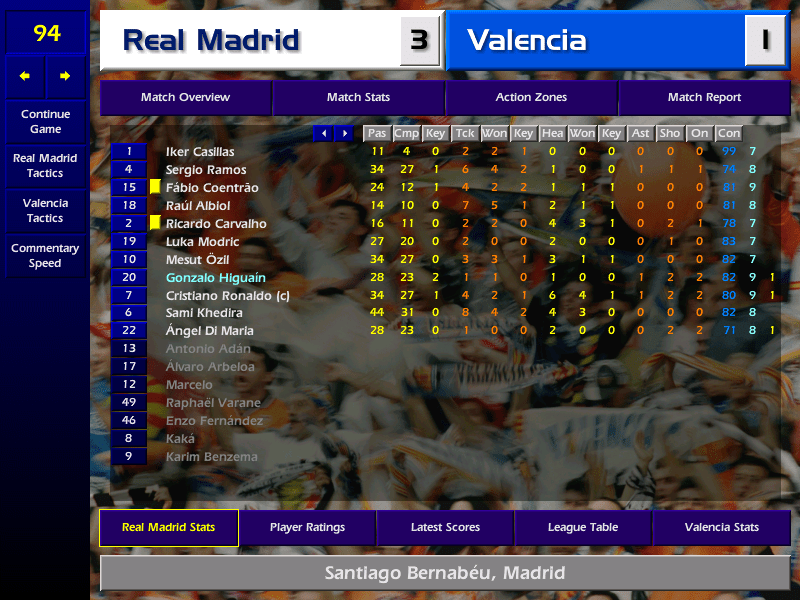Open the League Table
This screenshot has height=600, width=800.
click(x=583, y=527)
